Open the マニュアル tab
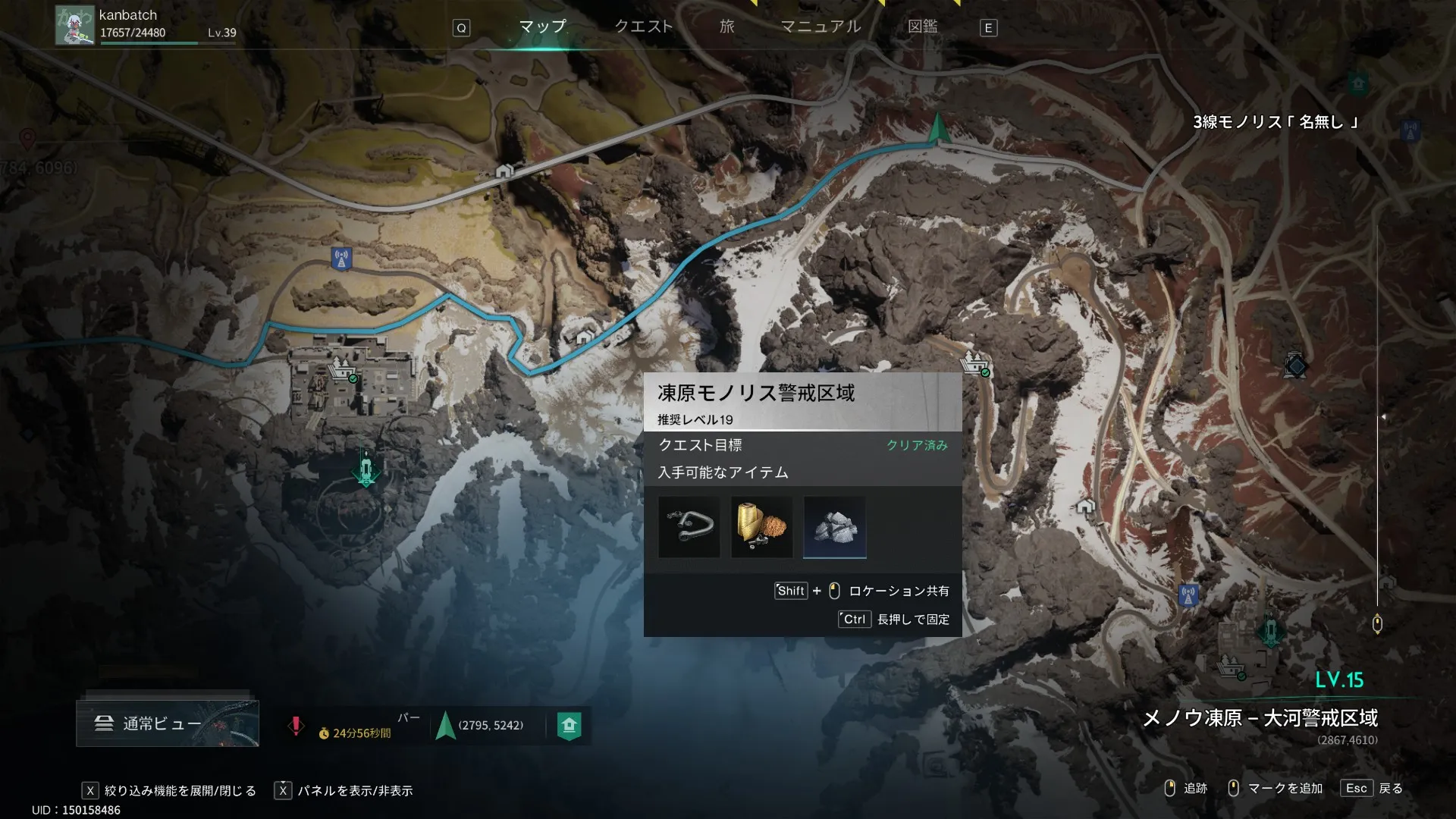This screenshot has height=819, width=1456. 821,27
